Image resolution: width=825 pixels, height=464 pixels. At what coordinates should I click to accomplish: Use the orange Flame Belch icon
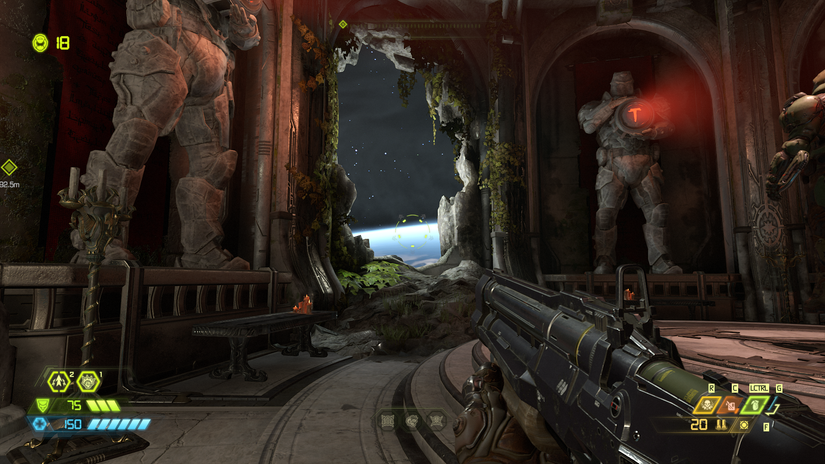pyautogui.click(x=732, y=405)
